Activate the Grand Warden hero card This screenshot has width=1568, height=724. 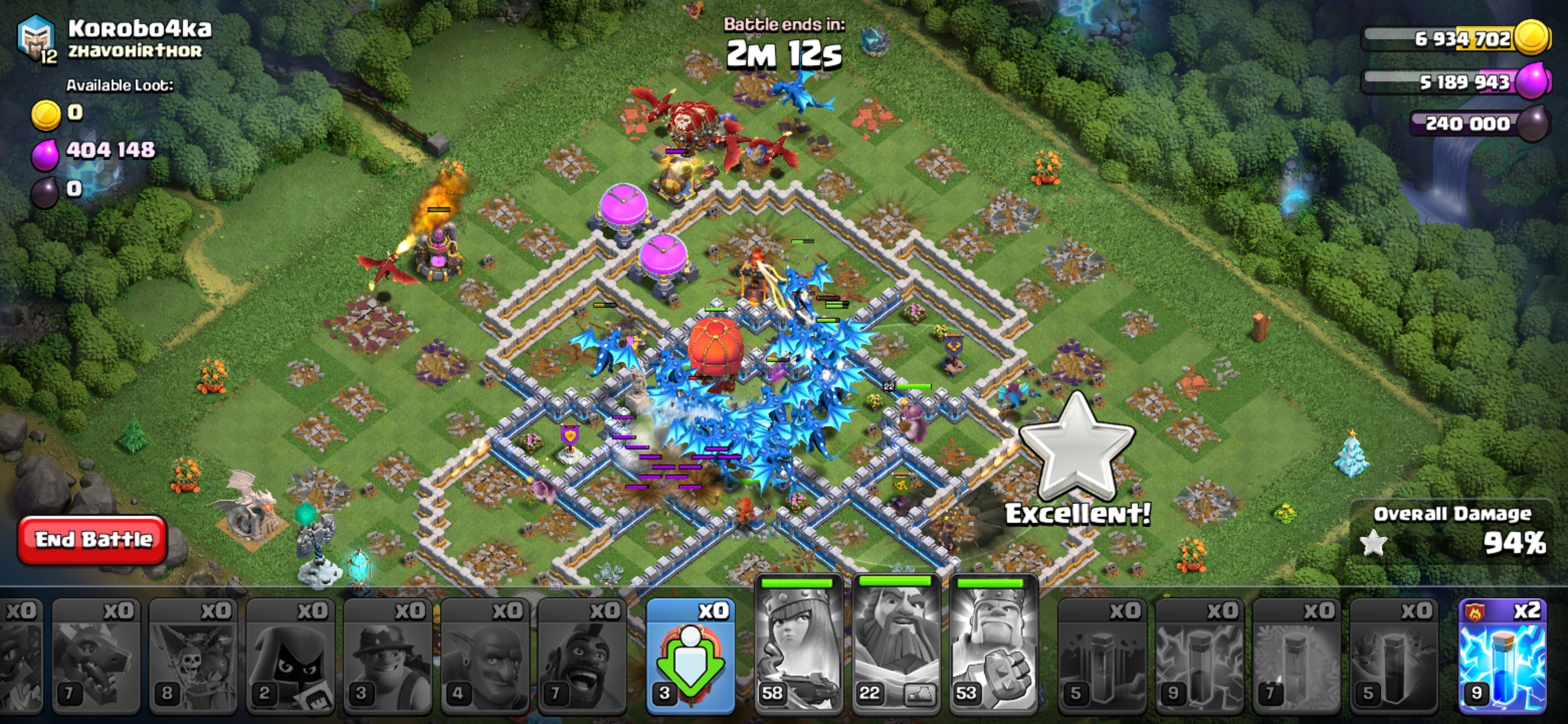pos(896,647)
